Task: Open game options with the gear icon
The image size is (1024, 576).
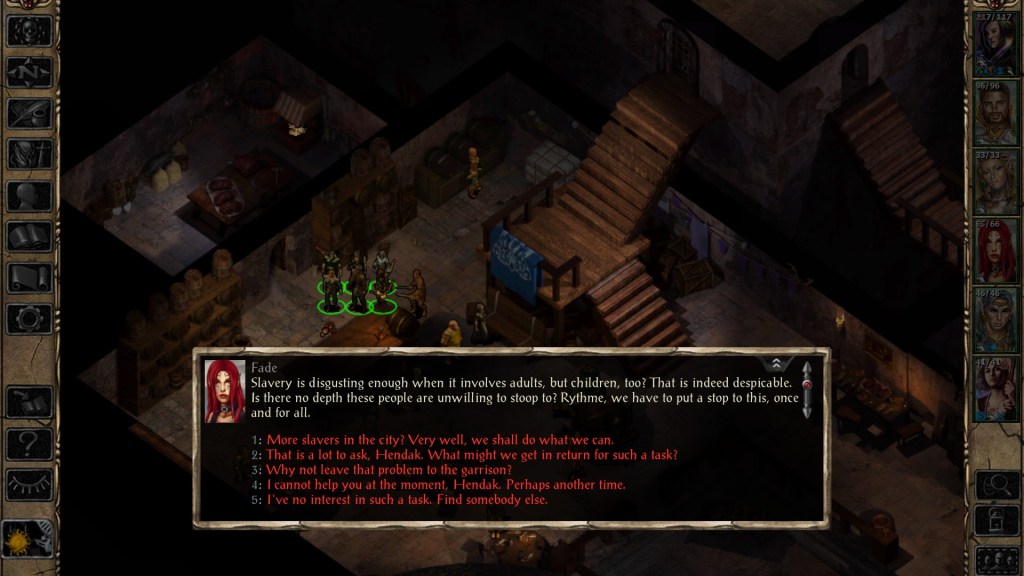Action: coord(29,319)
